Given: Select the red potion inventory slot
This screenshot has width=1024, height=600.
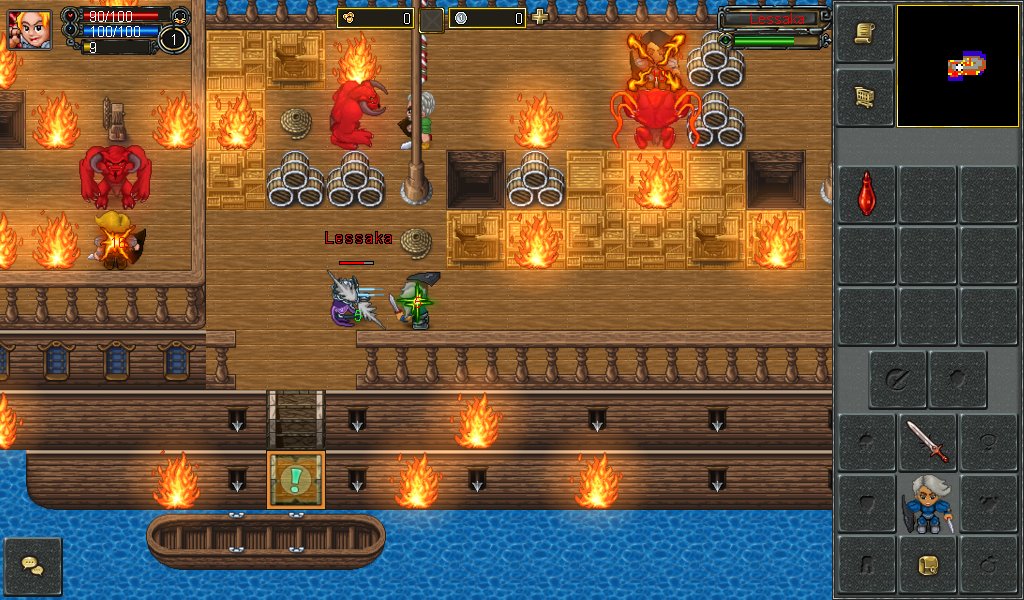Looking at the screenshot, I should (x=867, y=193).
